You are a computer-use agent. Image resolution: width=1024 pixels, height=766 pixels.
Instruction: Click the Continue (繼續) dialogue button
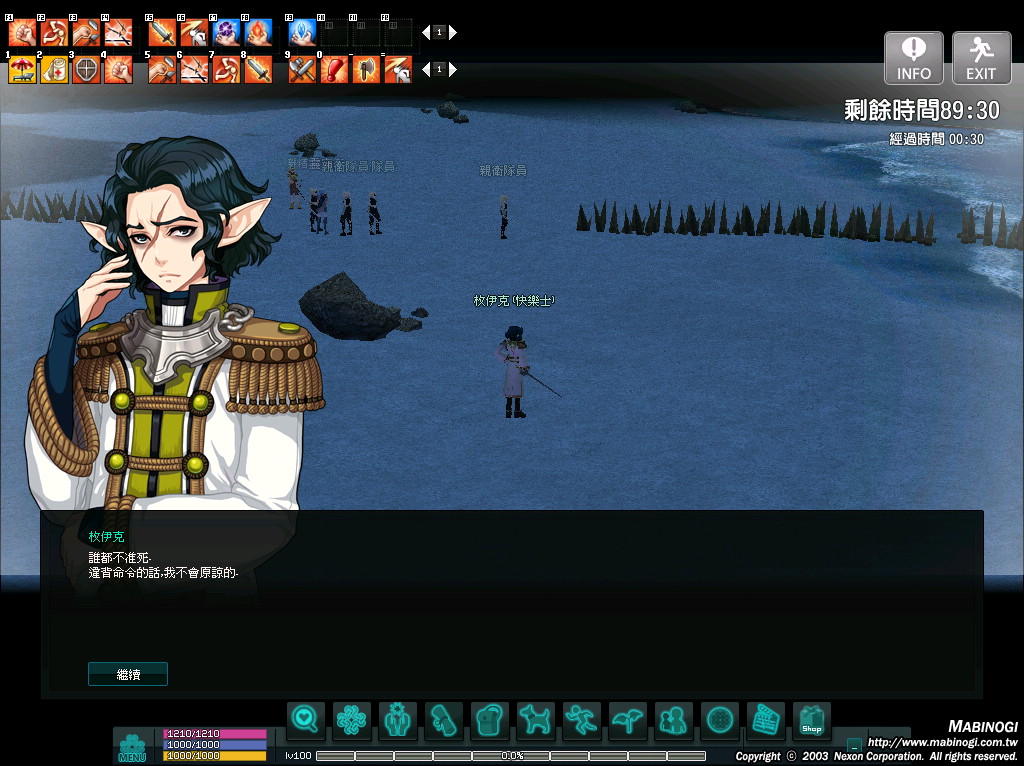pos(128,674)
